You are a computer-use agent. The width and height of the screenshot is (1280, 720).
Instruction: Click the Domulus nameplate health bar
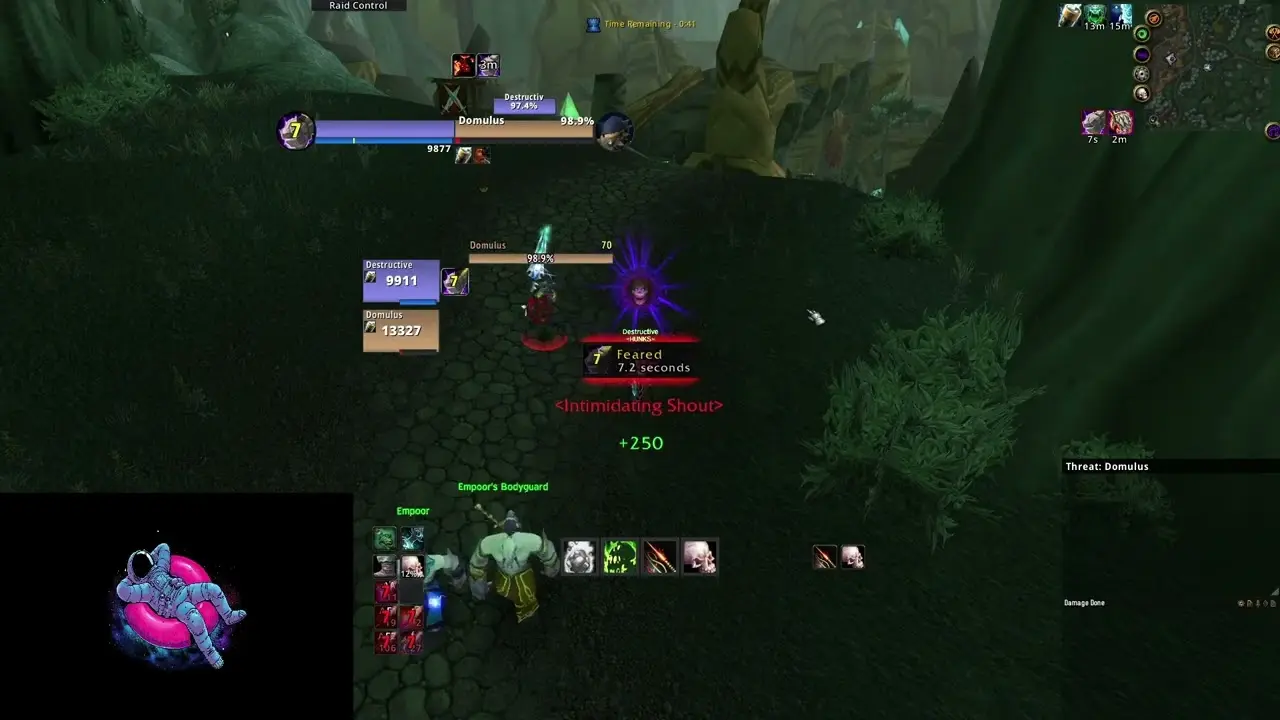tap(540, 258)
